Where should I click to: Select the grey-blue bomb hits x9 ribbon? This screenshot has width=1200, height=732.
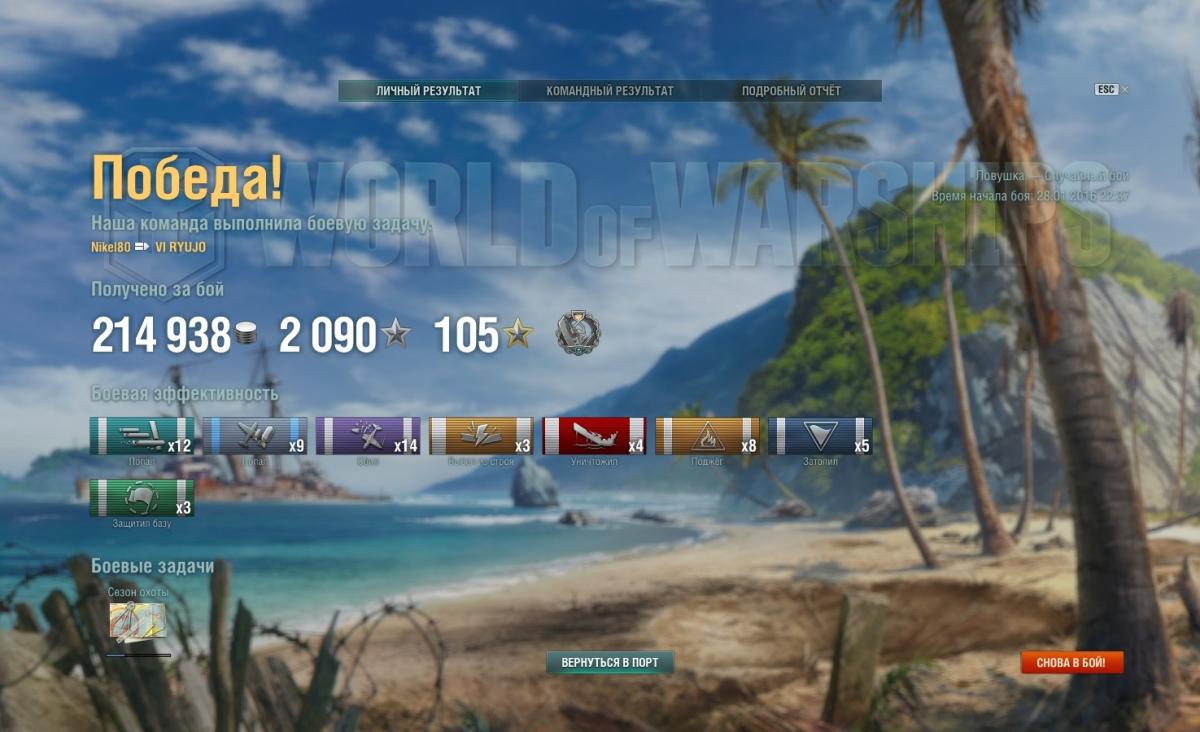[255, 437]
